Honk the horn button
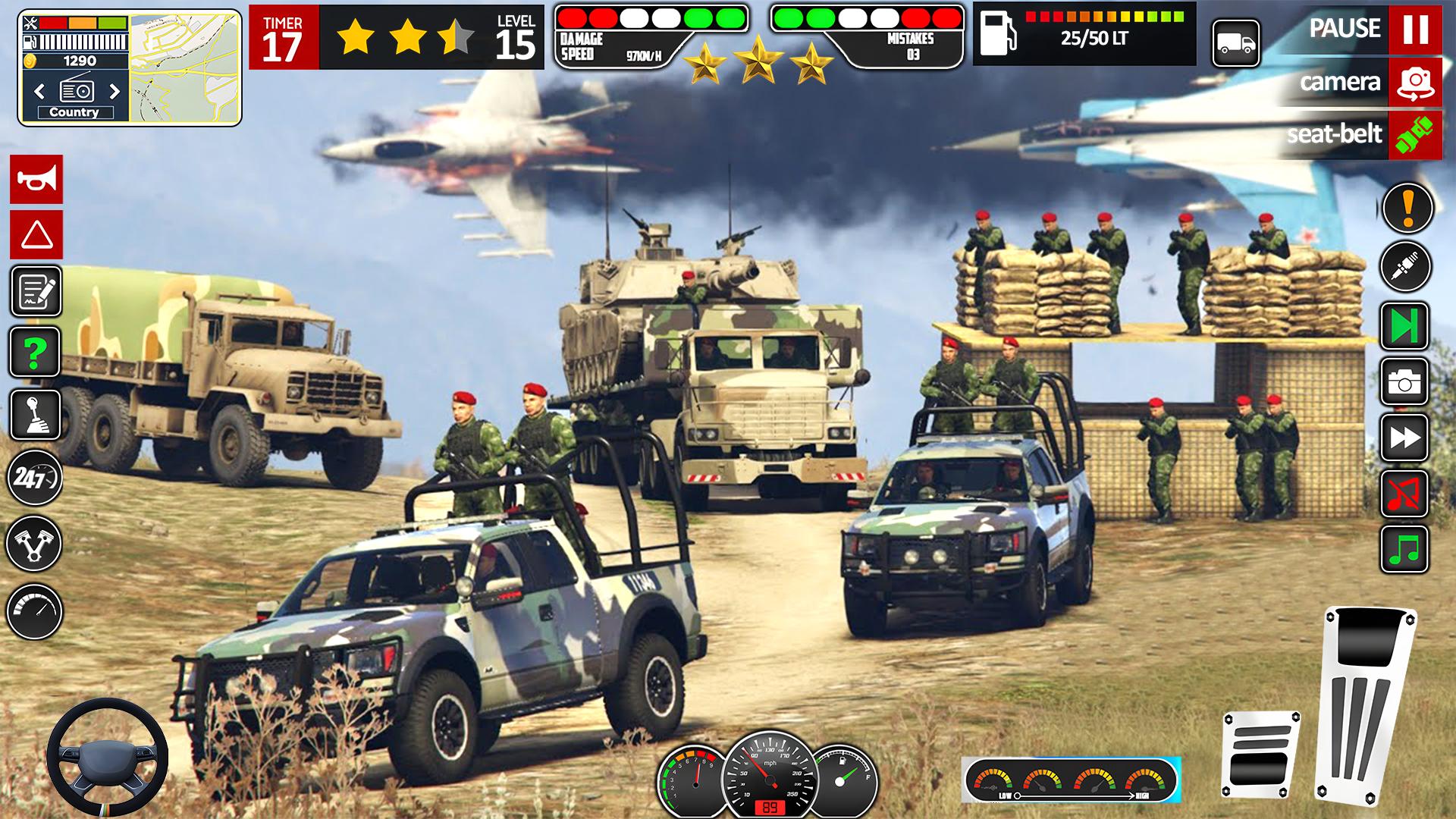This screenshot has height=819, width=1456. tap(36, 180)
